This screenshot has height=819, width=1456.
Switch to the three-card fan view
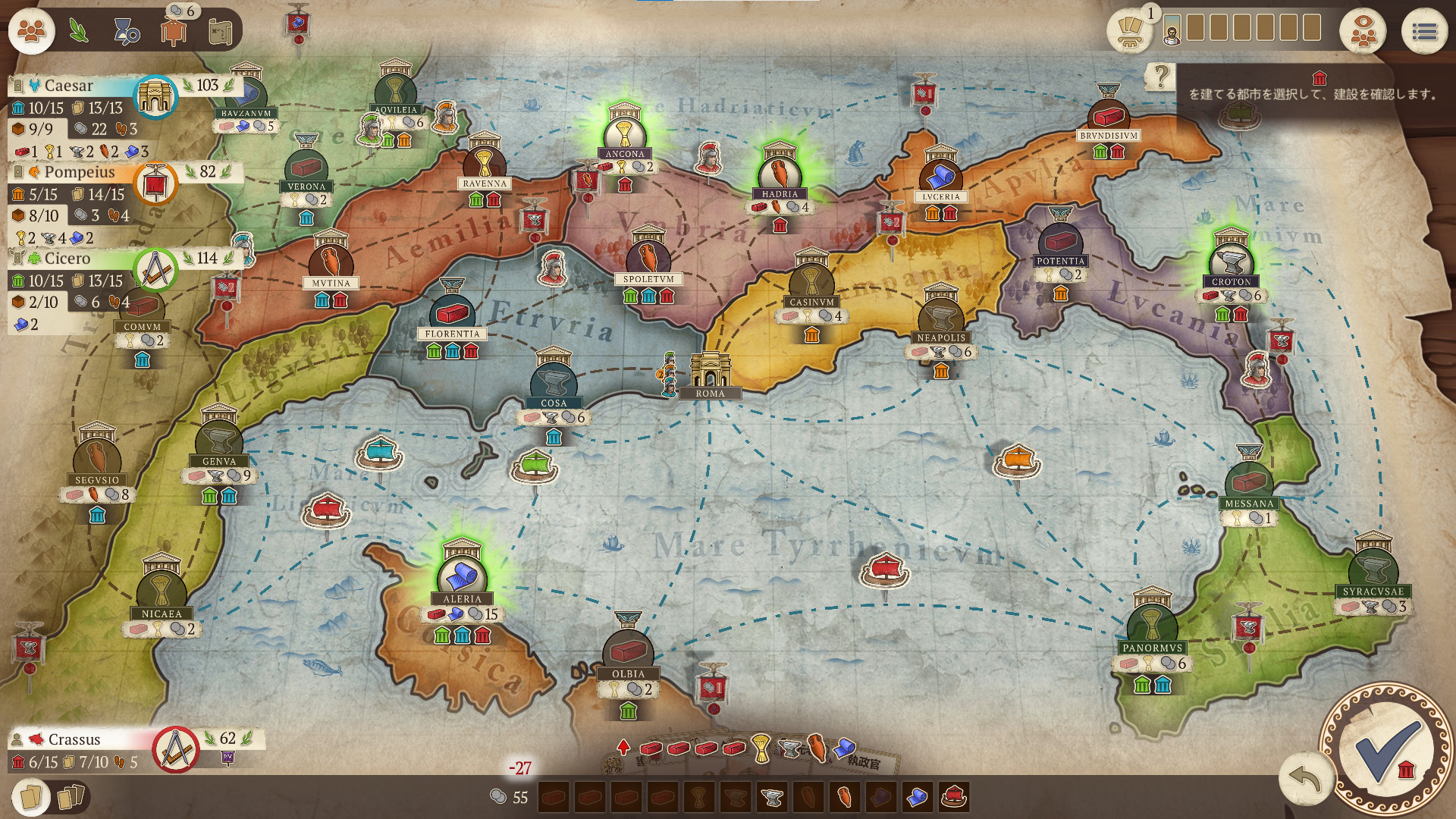point(70,796)
